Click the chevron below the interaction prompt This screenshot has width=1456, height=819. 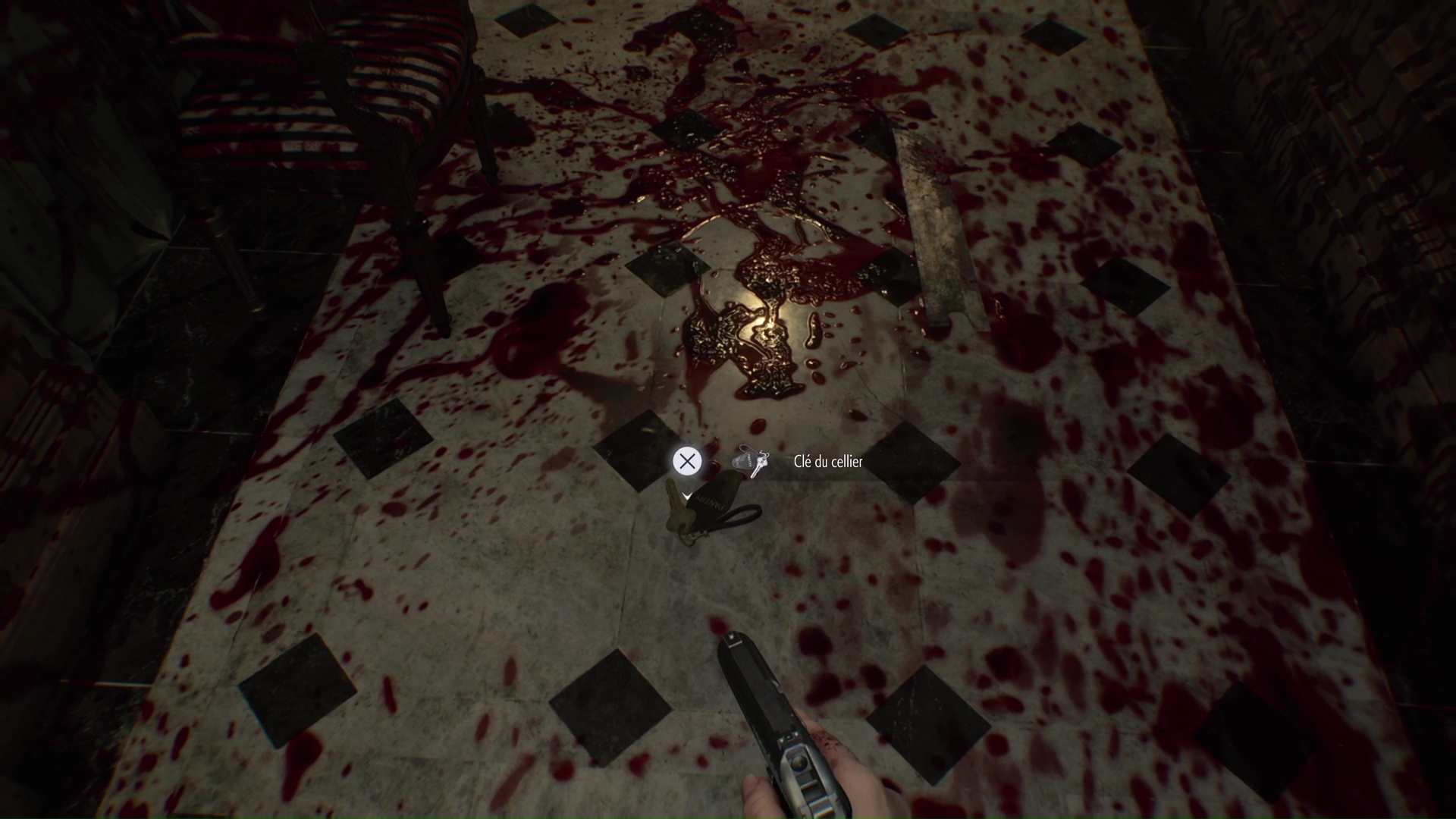point(686,497)
